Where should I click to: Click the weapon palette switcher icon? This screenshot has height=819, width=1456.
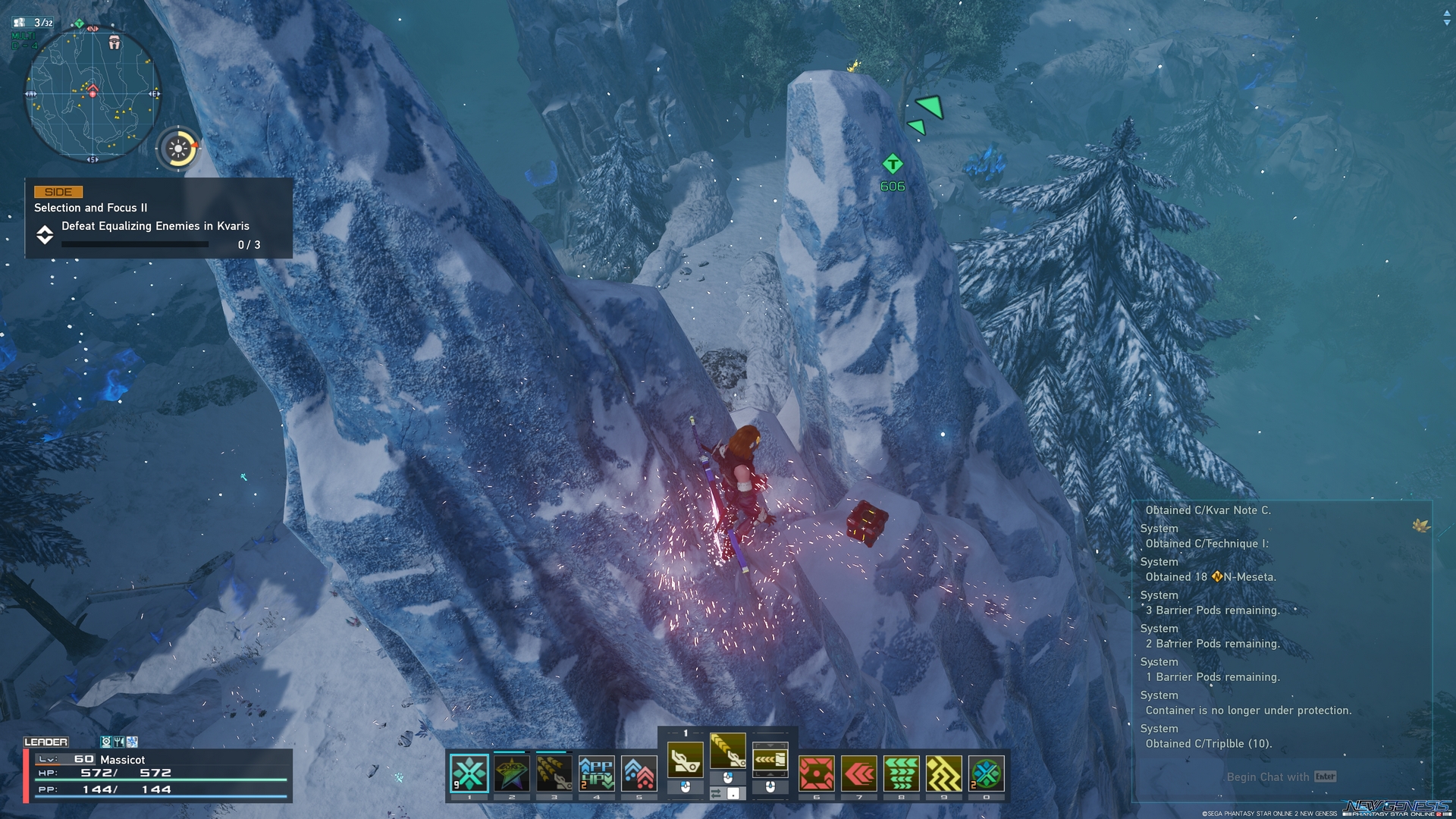pos(770,758)
